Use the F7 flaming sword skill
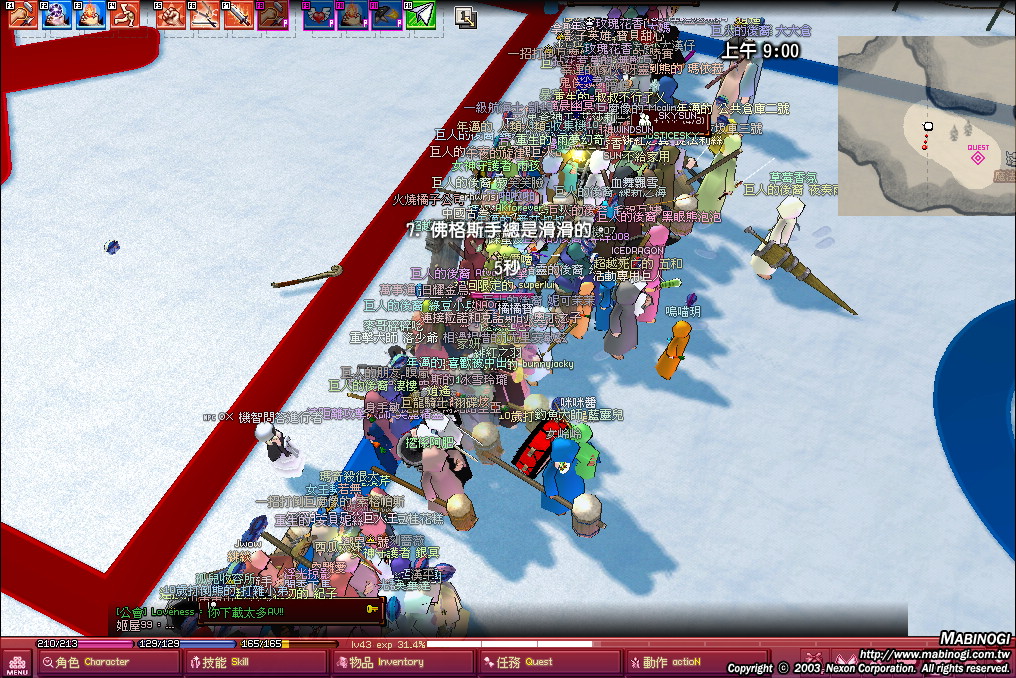This screenshot has height=678, width=1016. pos(238,14)
